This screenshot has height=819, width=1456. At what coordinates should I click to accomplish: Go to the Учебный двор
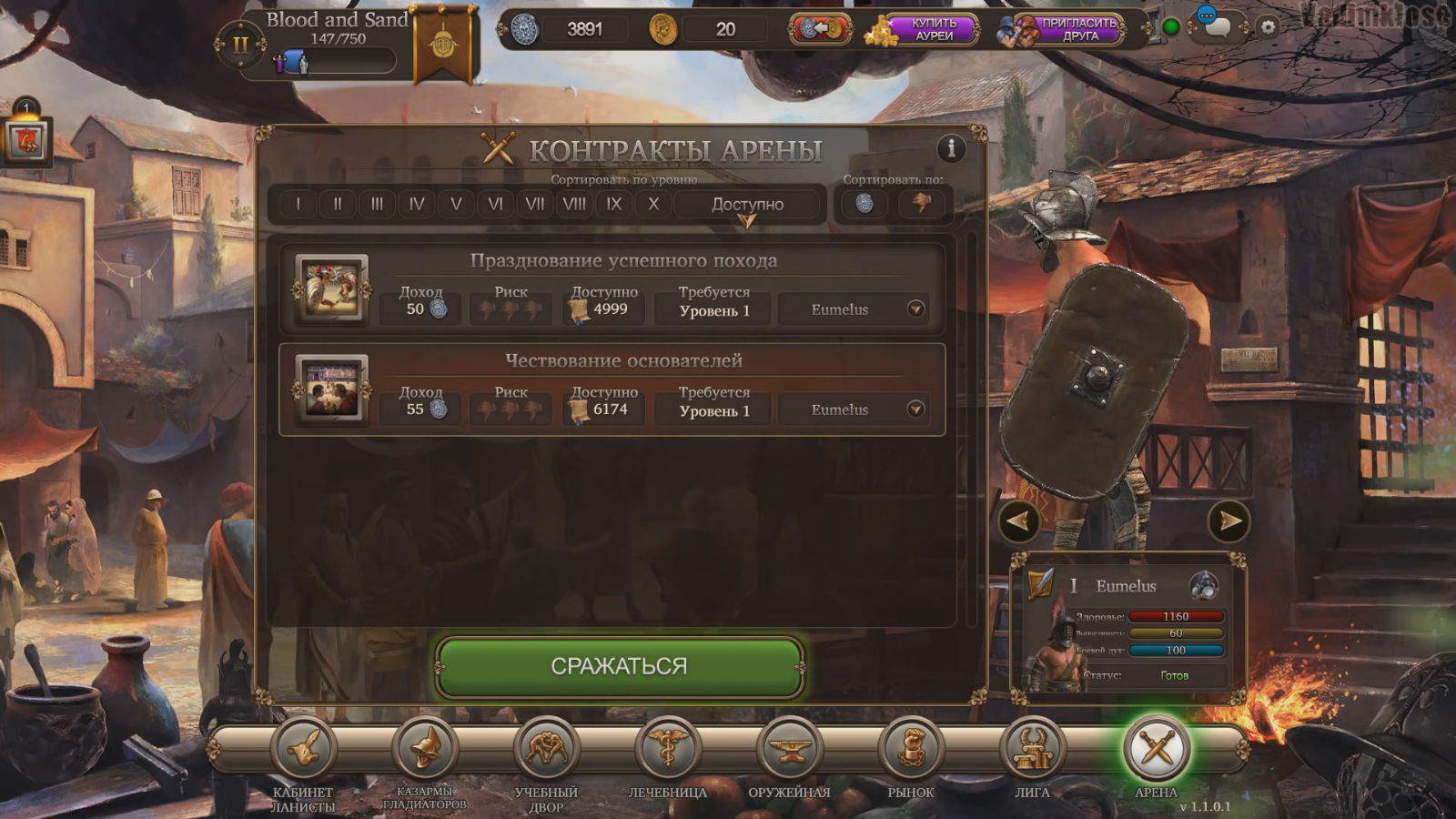pyautogui.click(x=546, y=749)
